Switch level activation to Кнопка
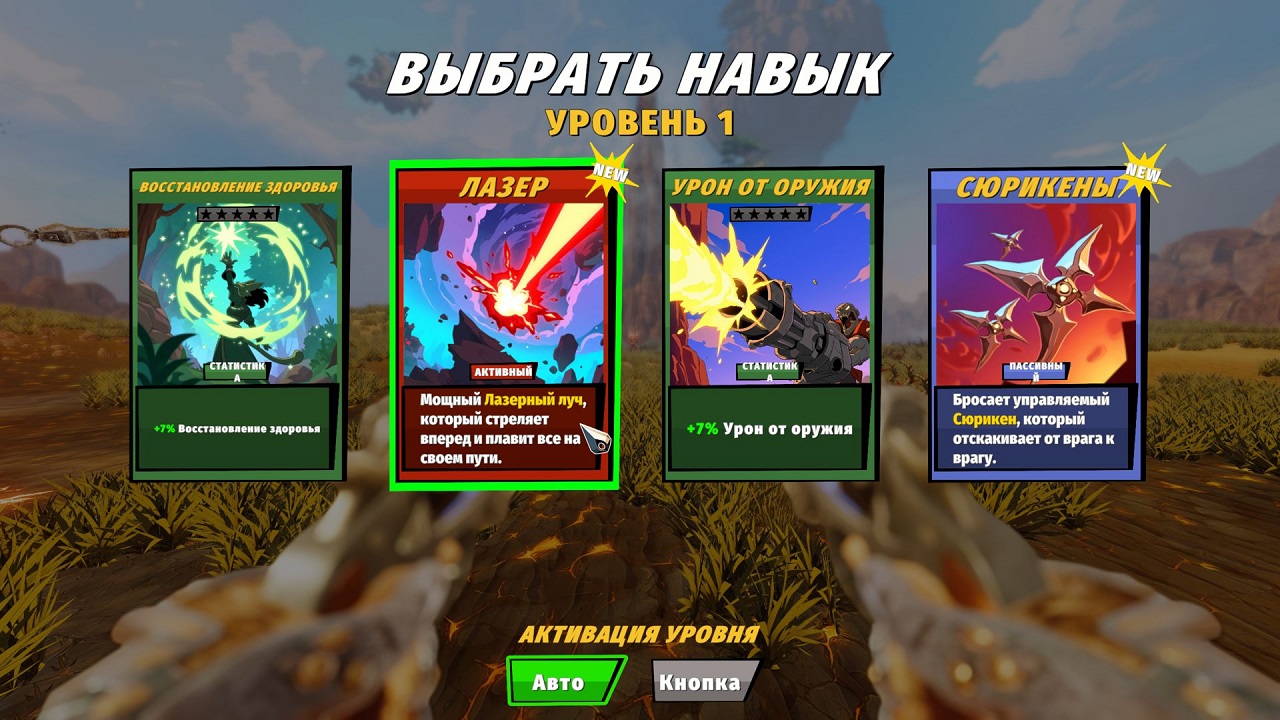 coord(703,682)
